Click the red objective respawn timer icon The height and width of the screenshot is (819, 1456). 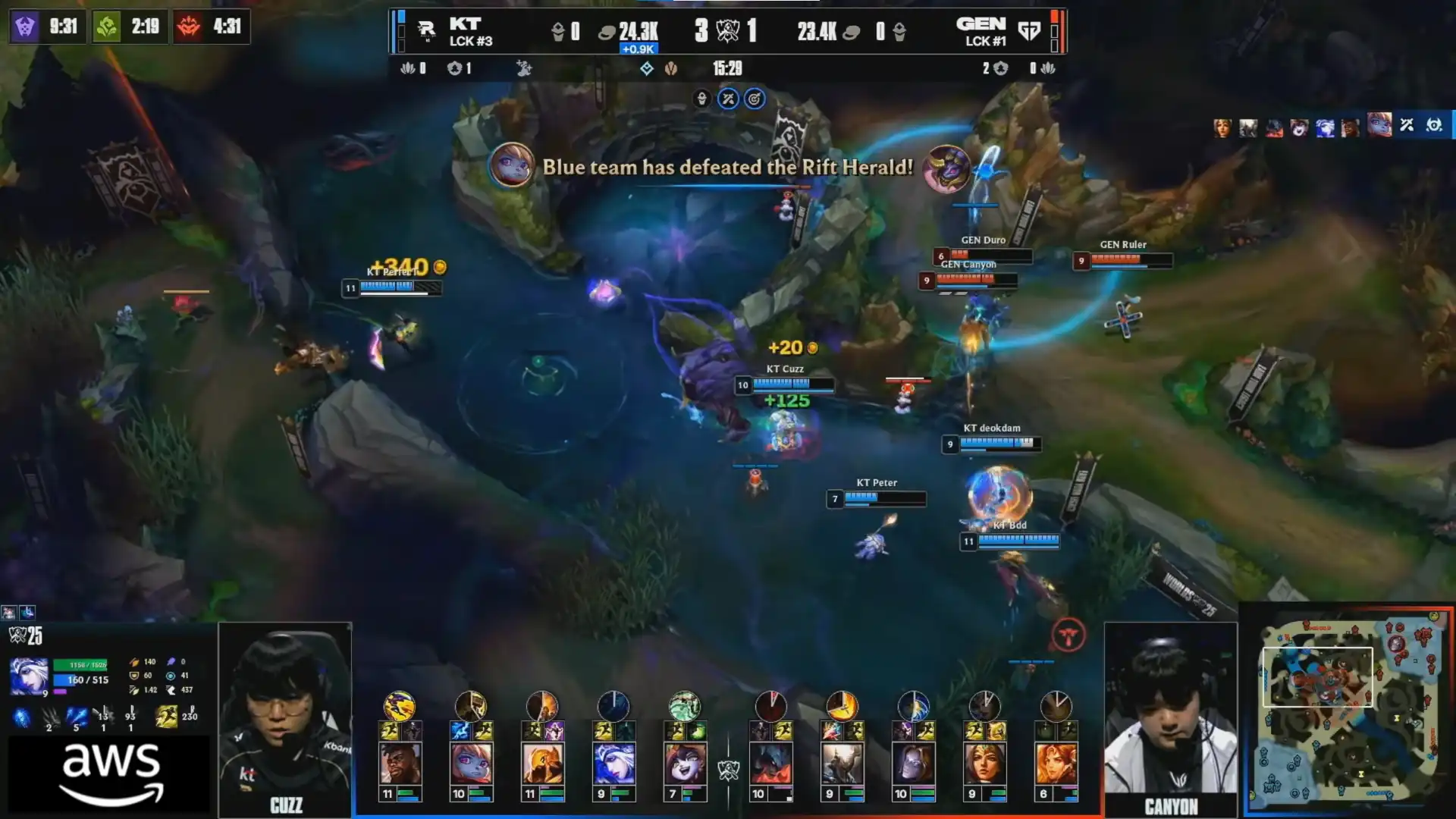click(189, 27)
